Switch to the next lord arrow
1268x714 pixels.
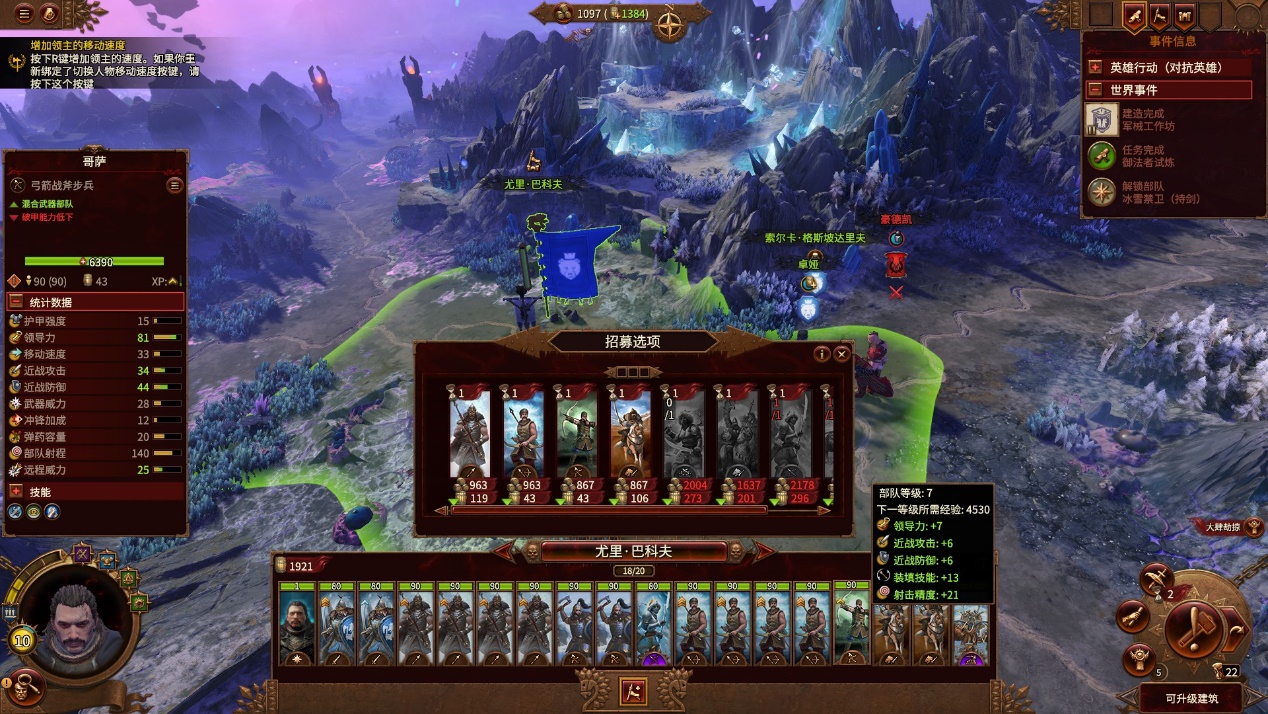pyautogui.click(x=763, y=551)
